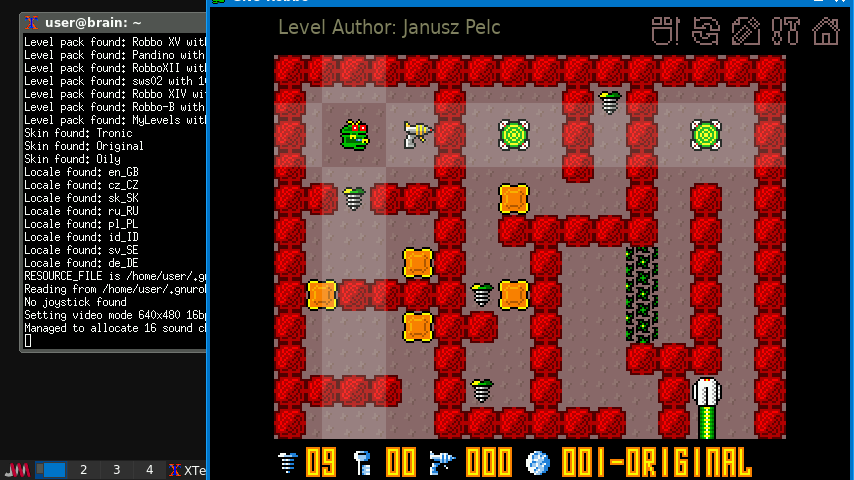
Task: Focus the user@brain terminal window title bar
Action: [112, 22]
